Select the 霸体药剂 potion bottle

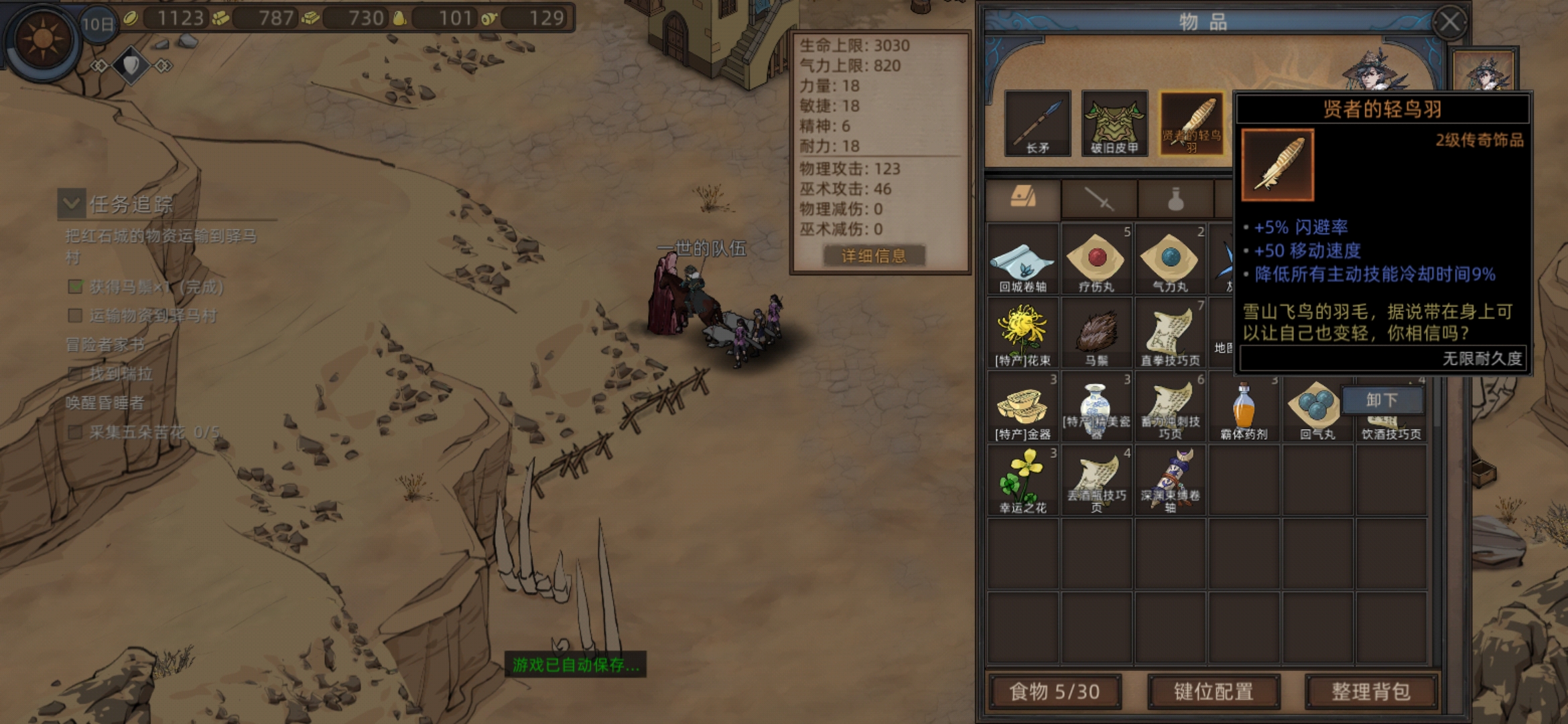point(1244,407)
